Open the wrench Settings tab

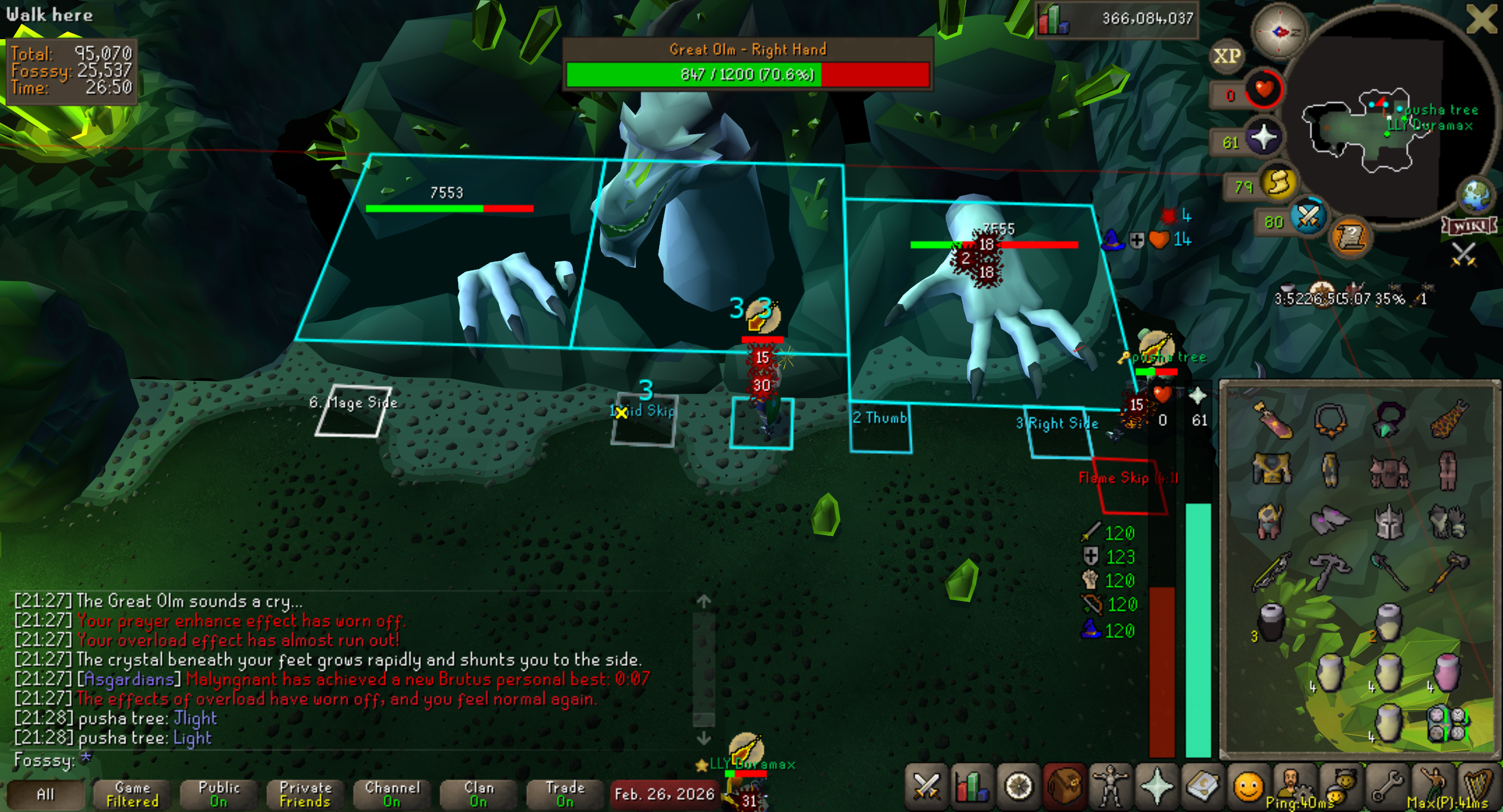click(1387, 788)
